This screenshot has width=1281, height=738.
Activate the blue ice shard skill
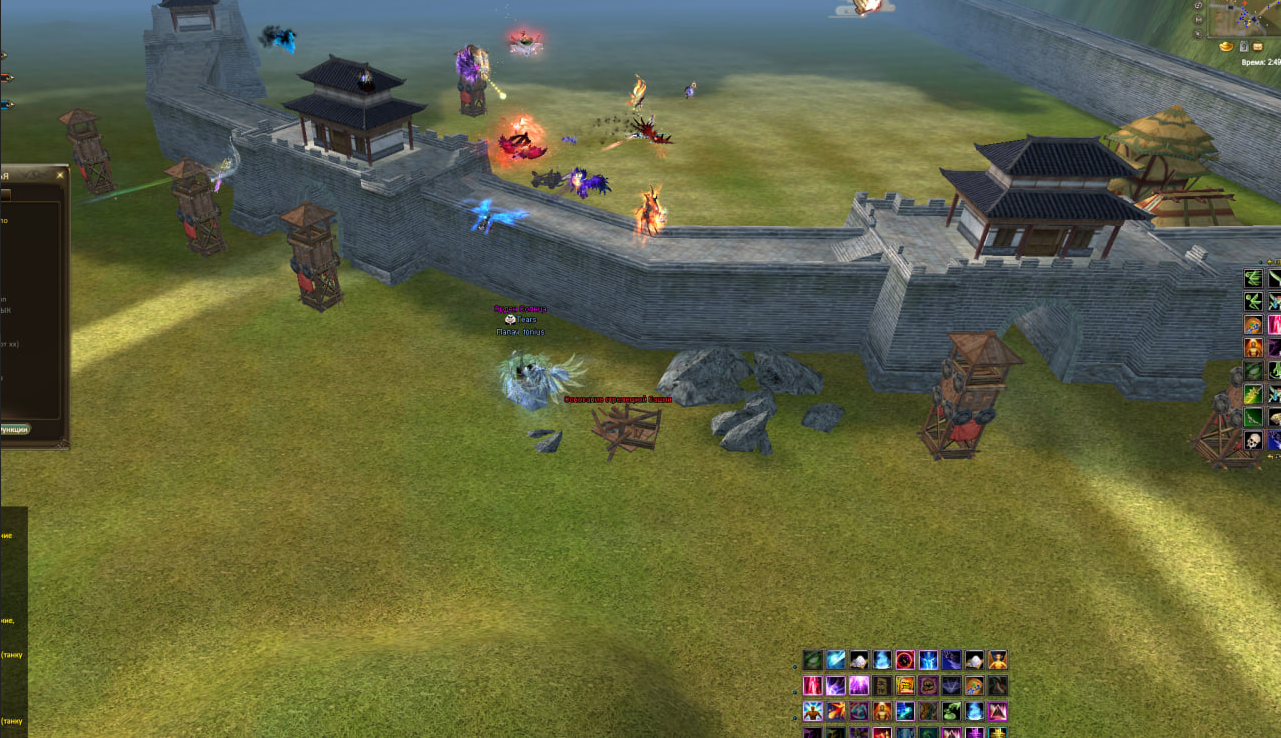[836, 660]
